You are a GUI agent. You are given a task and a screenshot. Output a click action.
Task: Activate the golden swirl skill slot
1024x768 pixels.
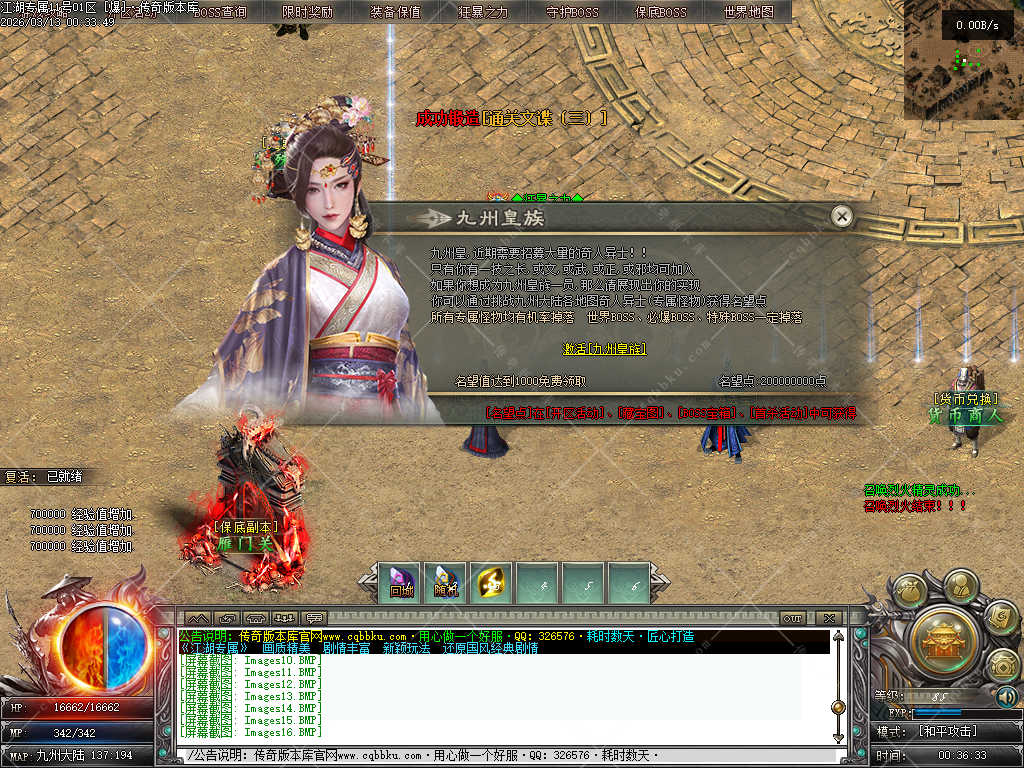[x=491, y=583]
